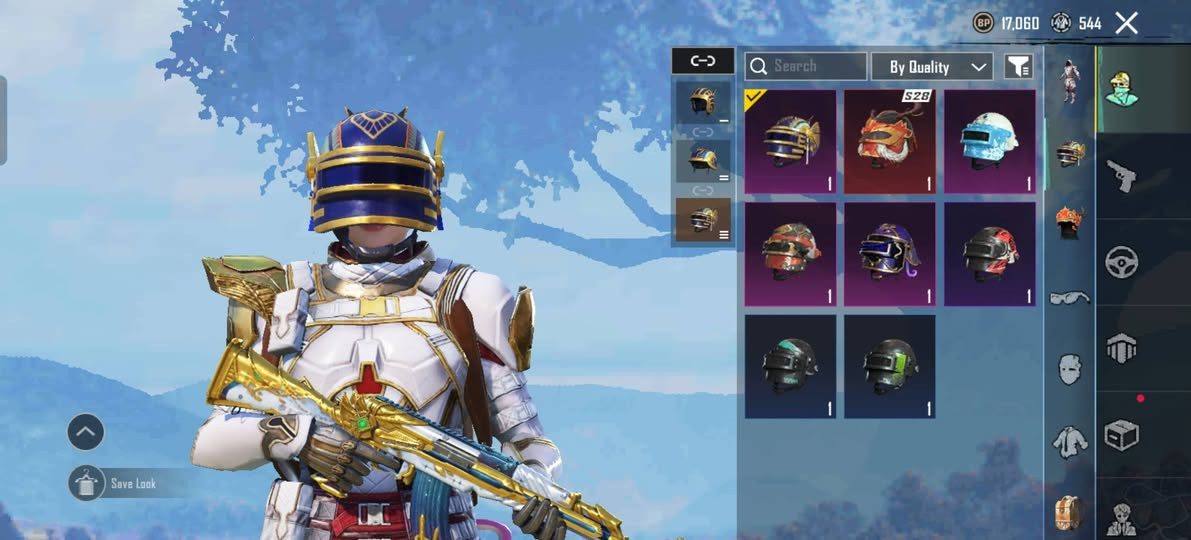The image size is (1191, 540).
Task: Click the round up-arrow expand button
Action: pos(86,432)
